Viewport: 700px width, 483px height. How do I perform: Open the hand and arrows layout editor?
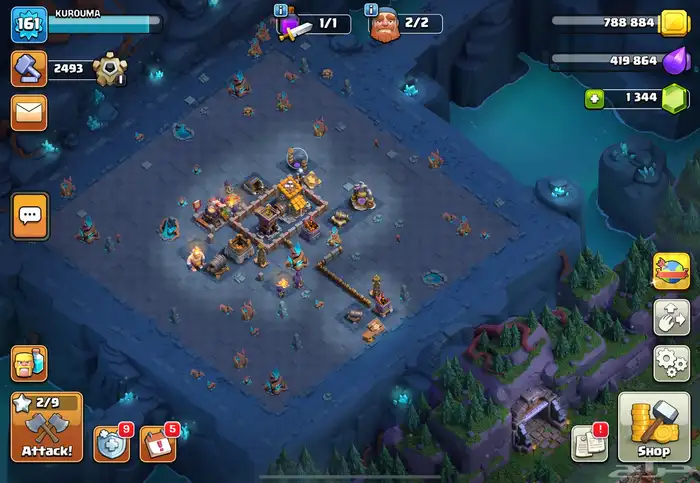[x=671, y=317]
